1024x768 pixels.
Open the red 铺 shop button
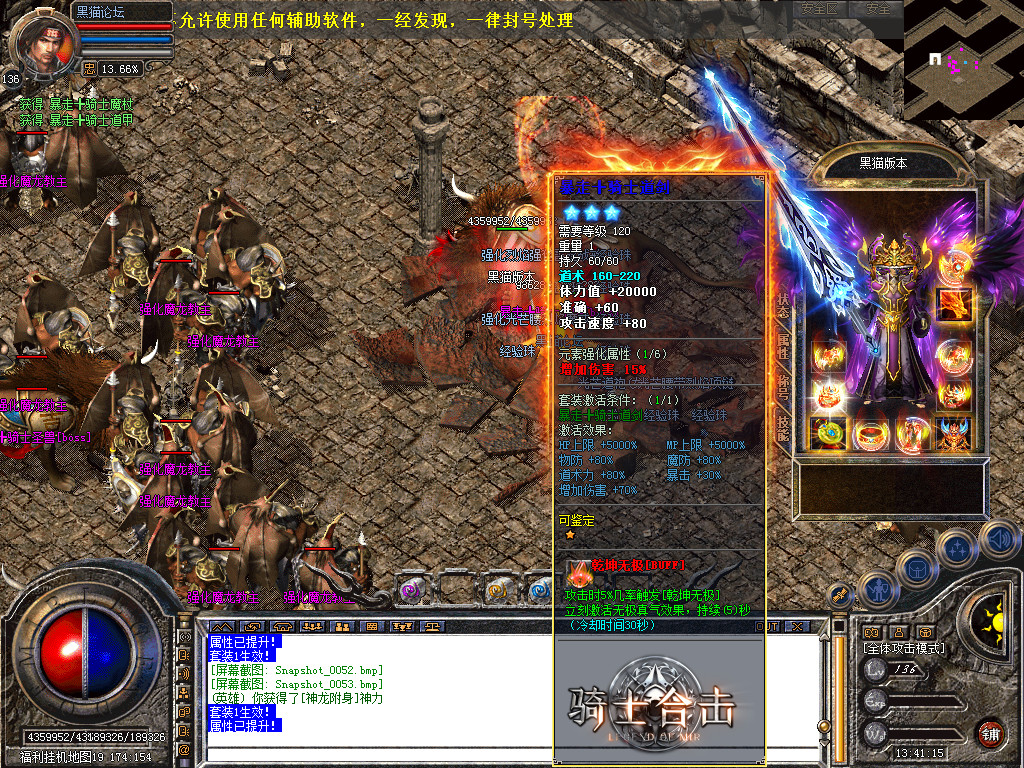click(991, 733)
